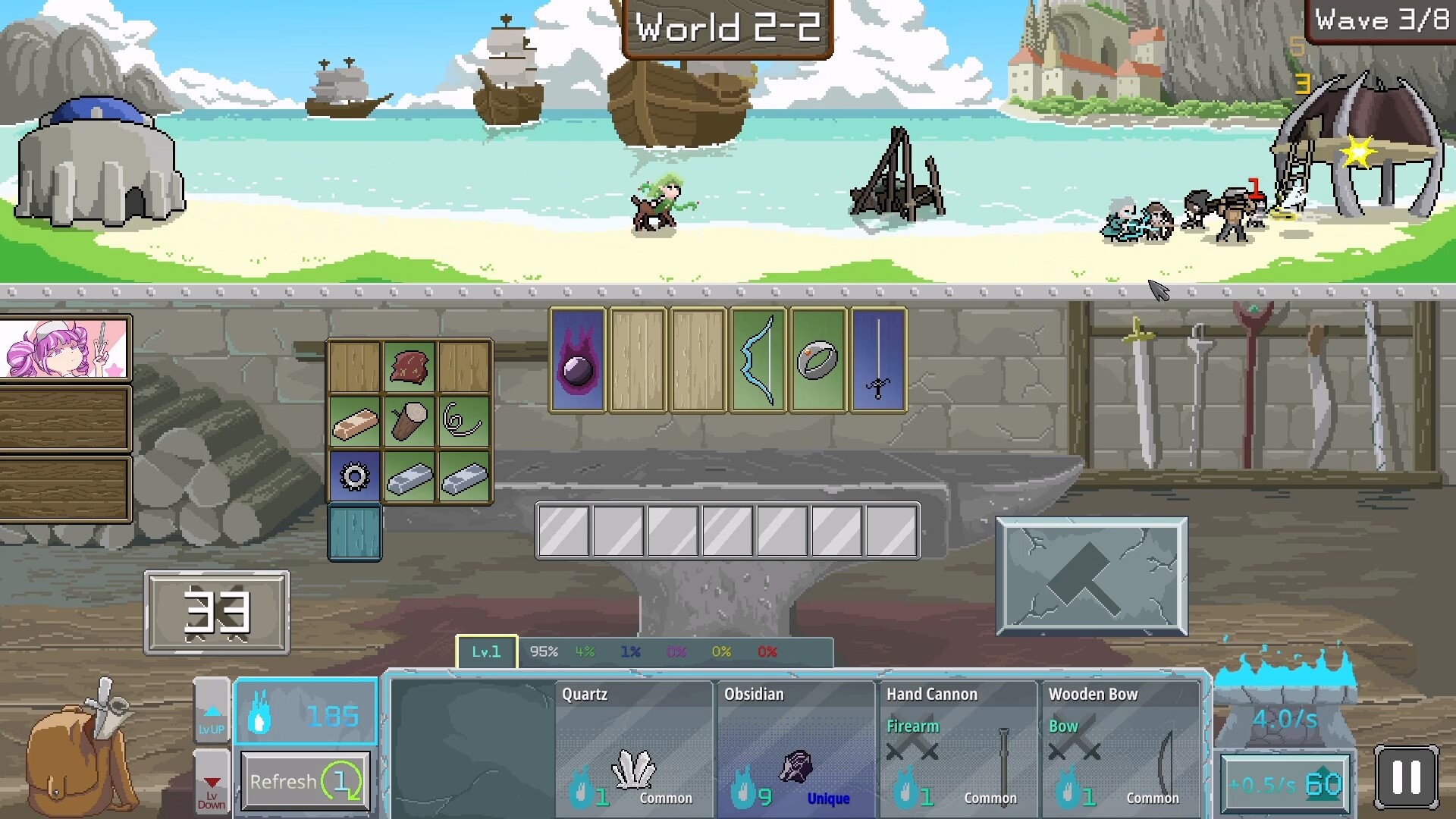
Task: Buy the Hand Cannon firearm from the shop
Action: pos(958,747)
